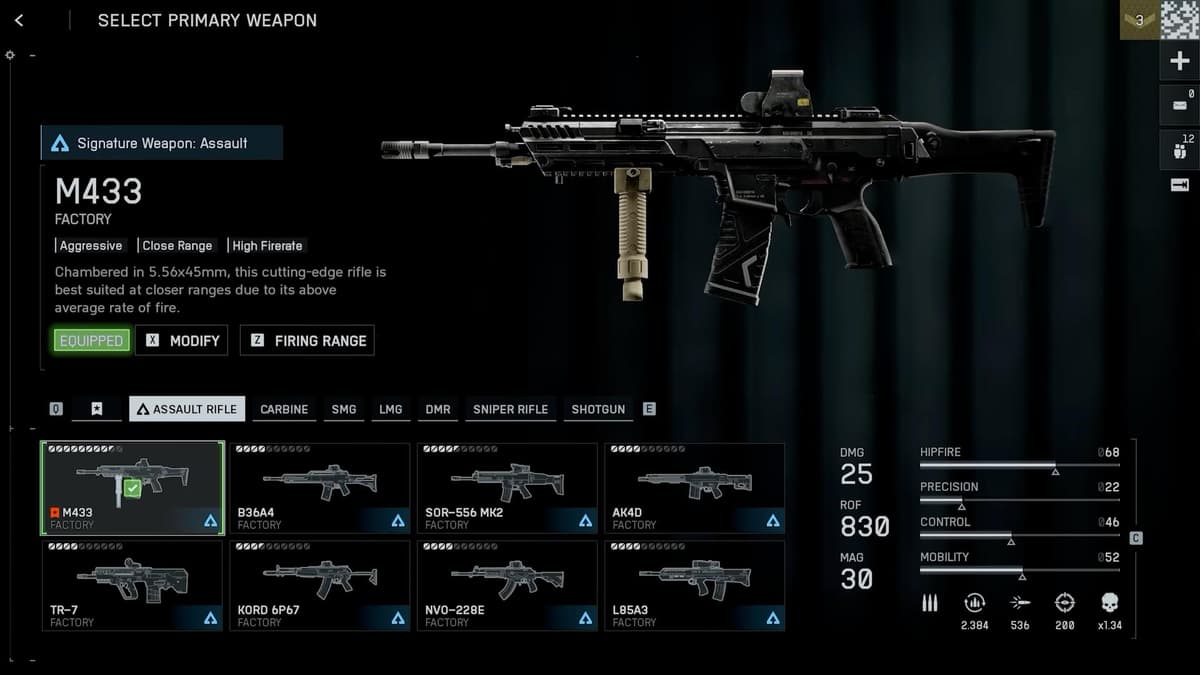
Task: Show the SMG weapon category
Action: point(343,409)
